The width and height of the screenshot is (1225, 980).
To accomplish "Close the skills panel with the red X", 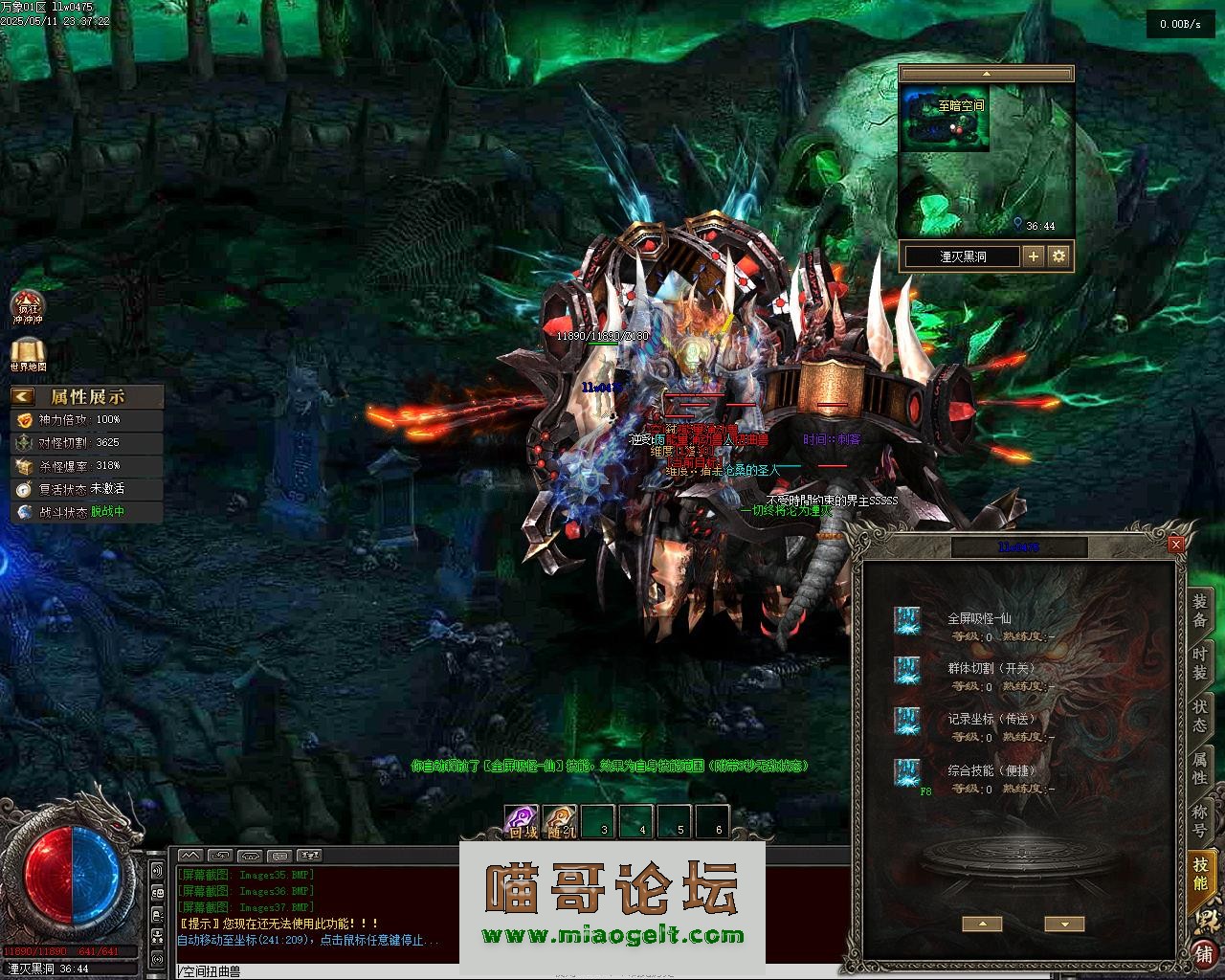I will 1176,545.
